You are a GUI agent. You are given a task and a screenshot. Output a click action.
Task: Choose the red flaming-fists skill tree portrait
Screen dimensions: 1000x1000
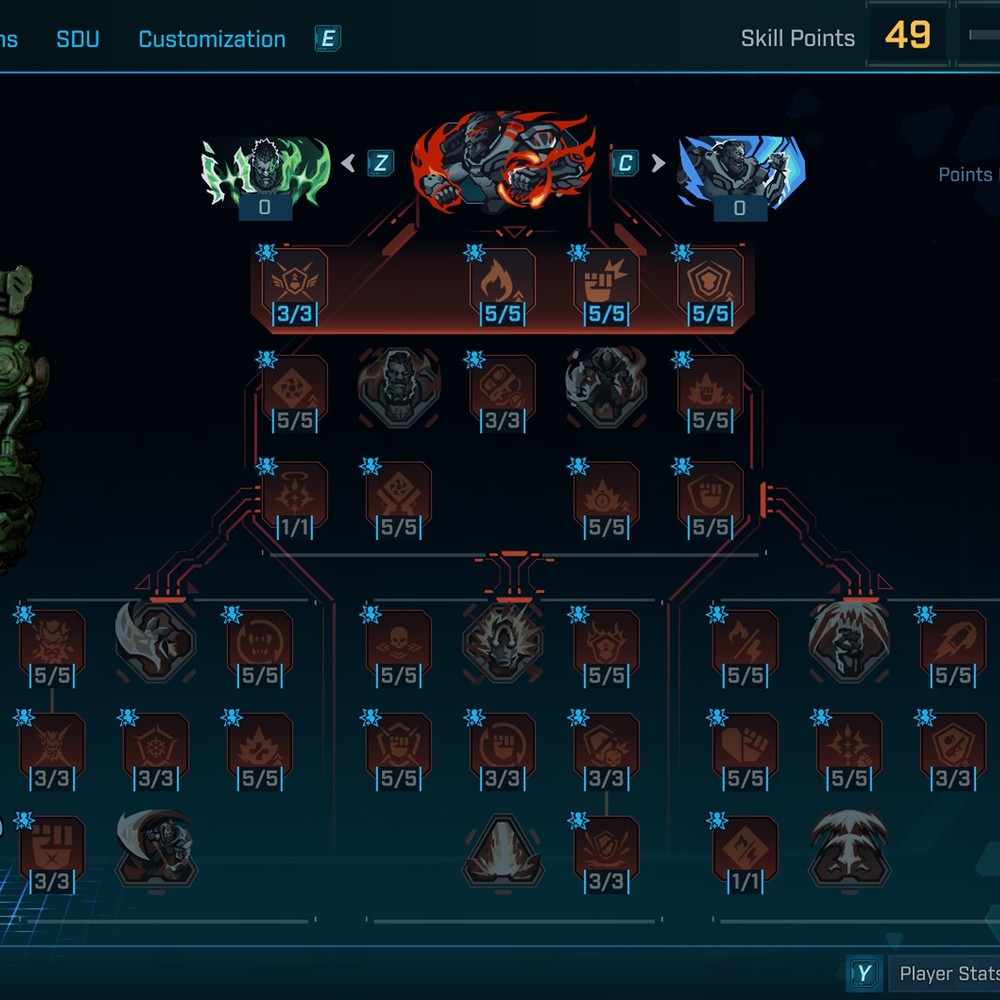tap(503, 162)
